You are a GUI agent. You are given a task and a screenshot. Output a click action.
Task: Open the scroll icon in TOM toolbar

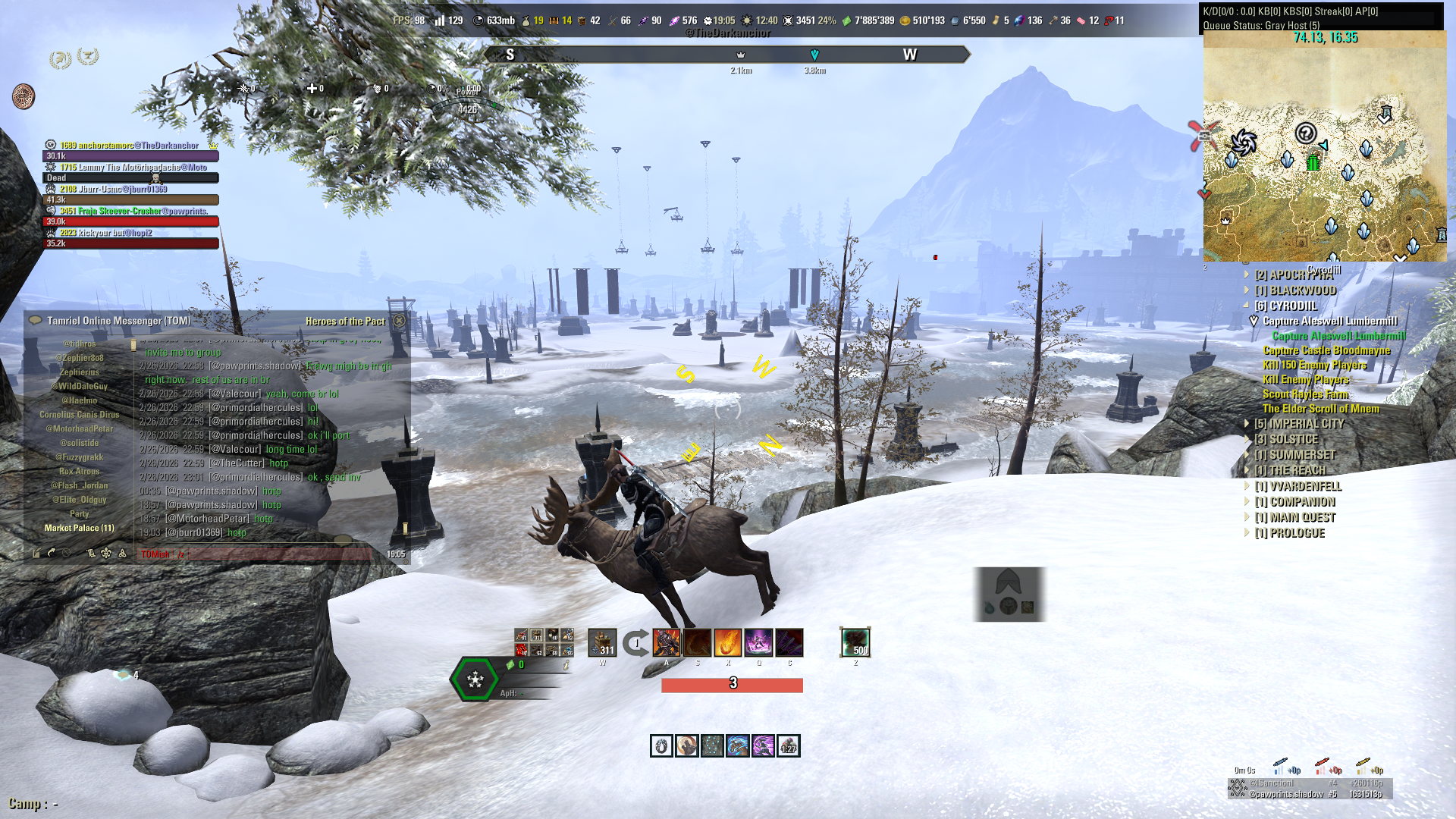pyautogui.click(x=92, y=554)
